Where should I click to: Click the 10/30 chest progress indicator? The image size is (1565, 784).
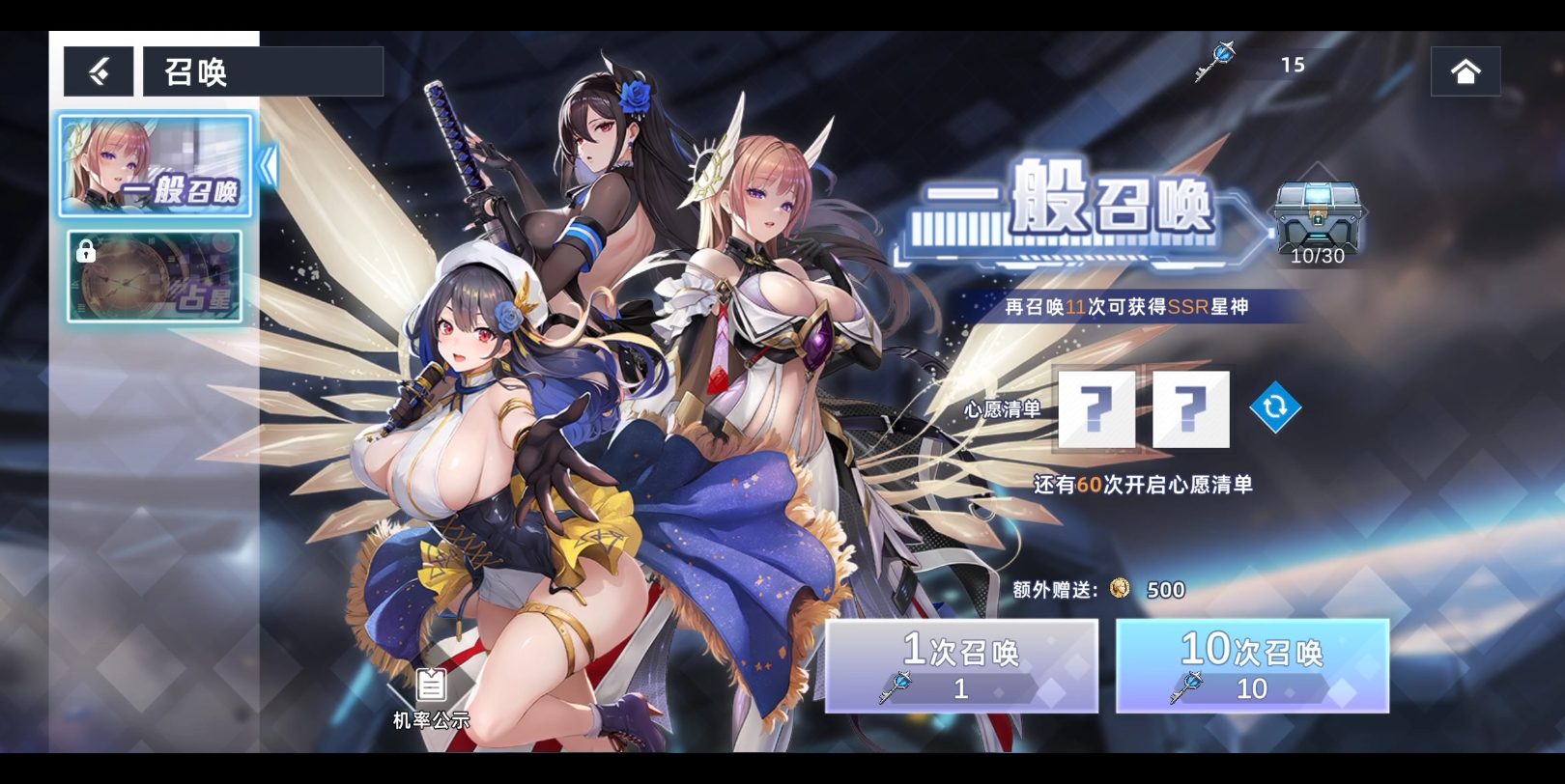click(1318, 256)
